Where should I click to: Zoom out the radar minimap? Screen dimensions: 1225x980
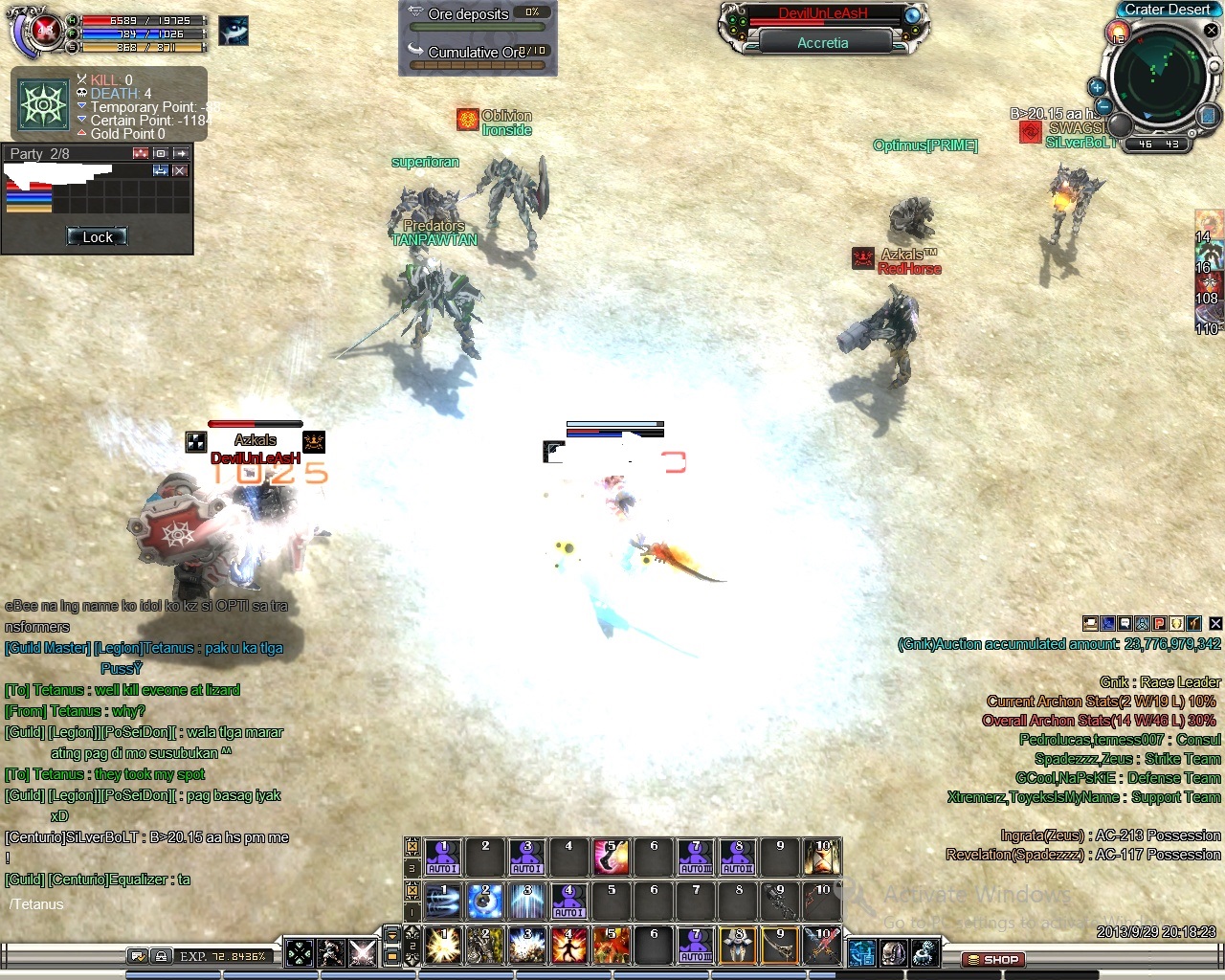[1103, 106]
